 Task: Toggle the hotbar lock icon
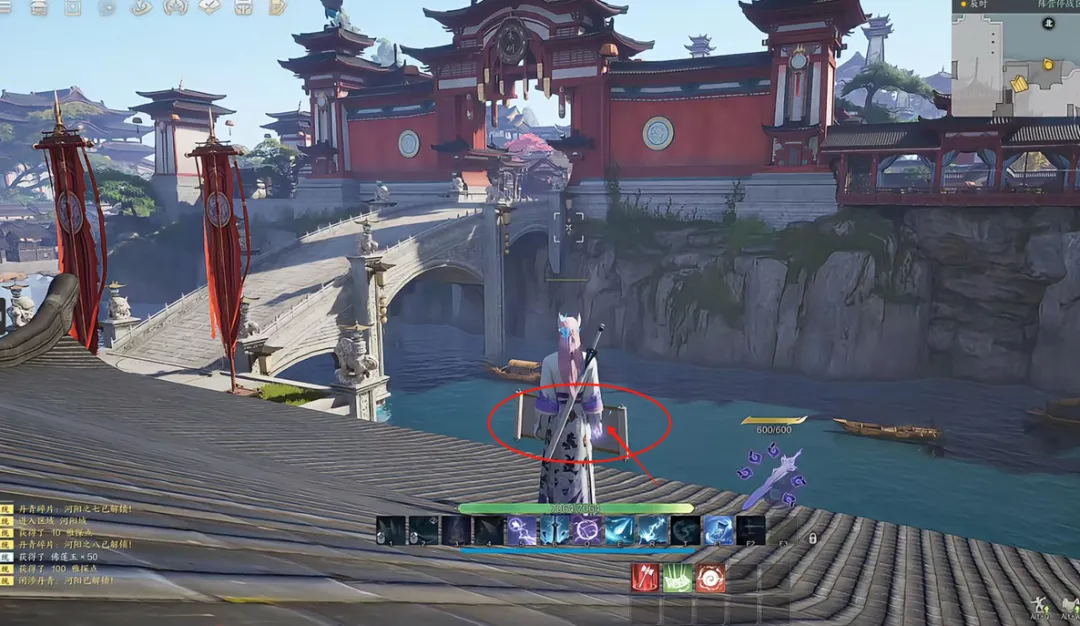click(x=812, y=538)
